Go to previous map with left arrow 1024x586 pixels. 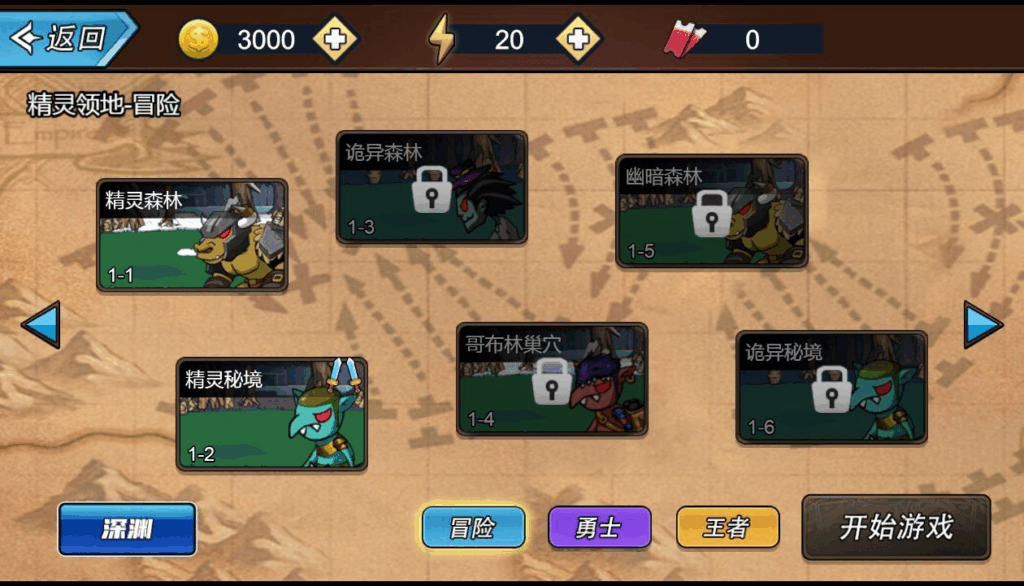(x=41, y=325)
